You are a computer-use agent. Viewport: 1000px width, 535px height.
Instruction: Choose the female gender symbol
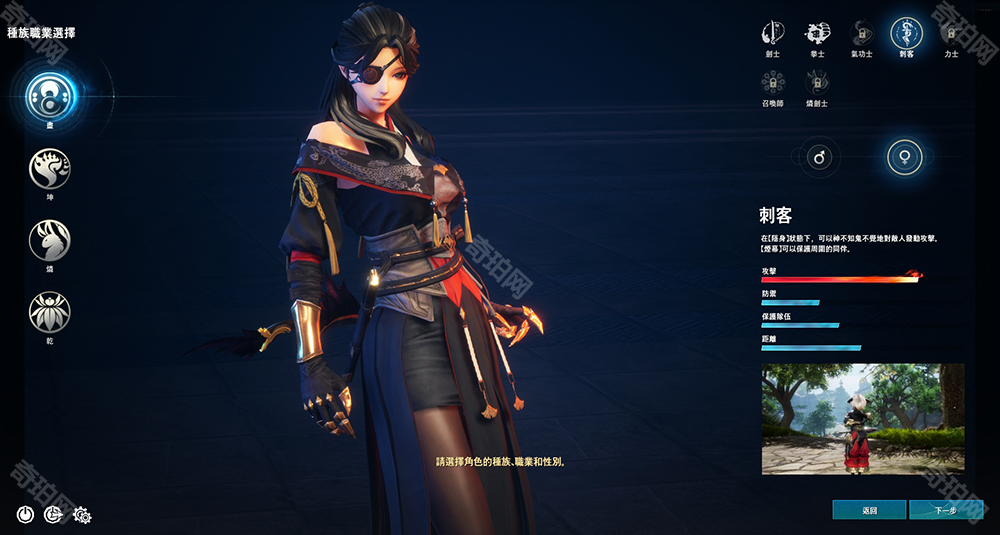(905, 157)
